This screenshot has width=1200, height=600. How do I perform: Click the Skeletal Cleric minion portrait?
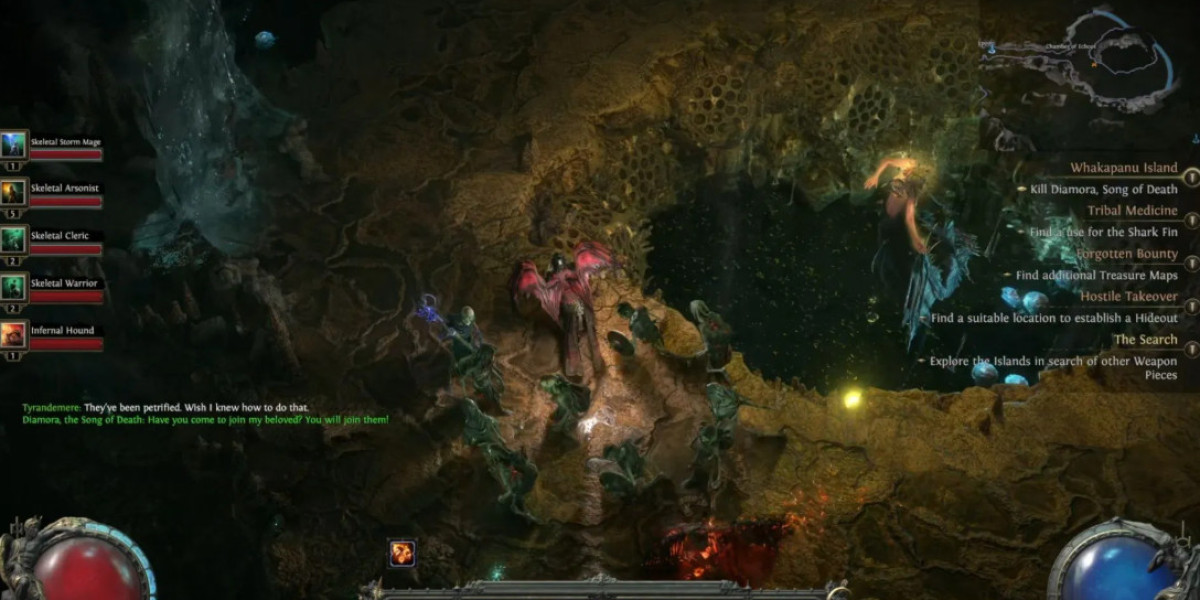point(14,240)
